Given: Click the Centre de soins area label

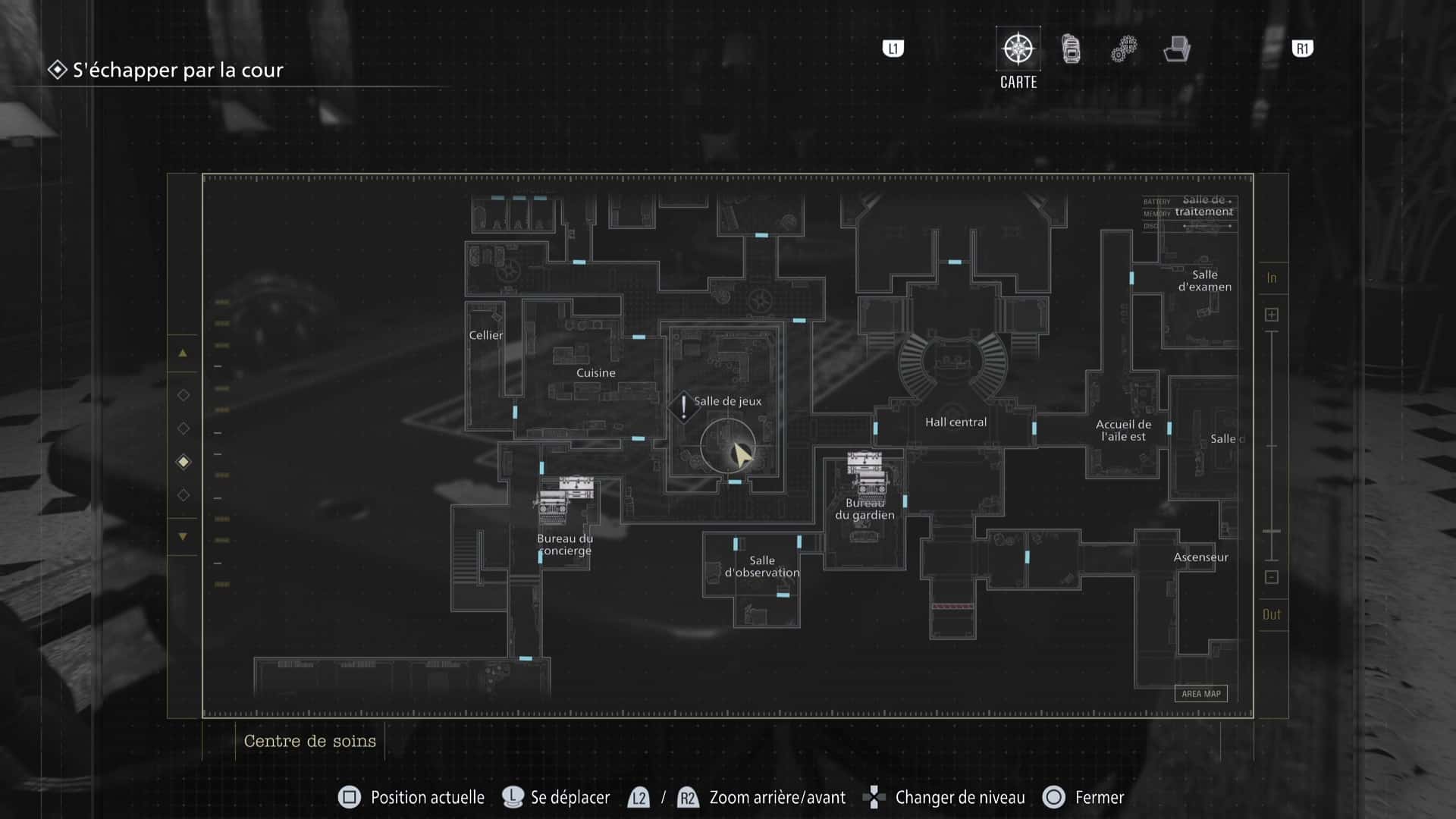Looking at the screenshot, I should pos(309,741).
